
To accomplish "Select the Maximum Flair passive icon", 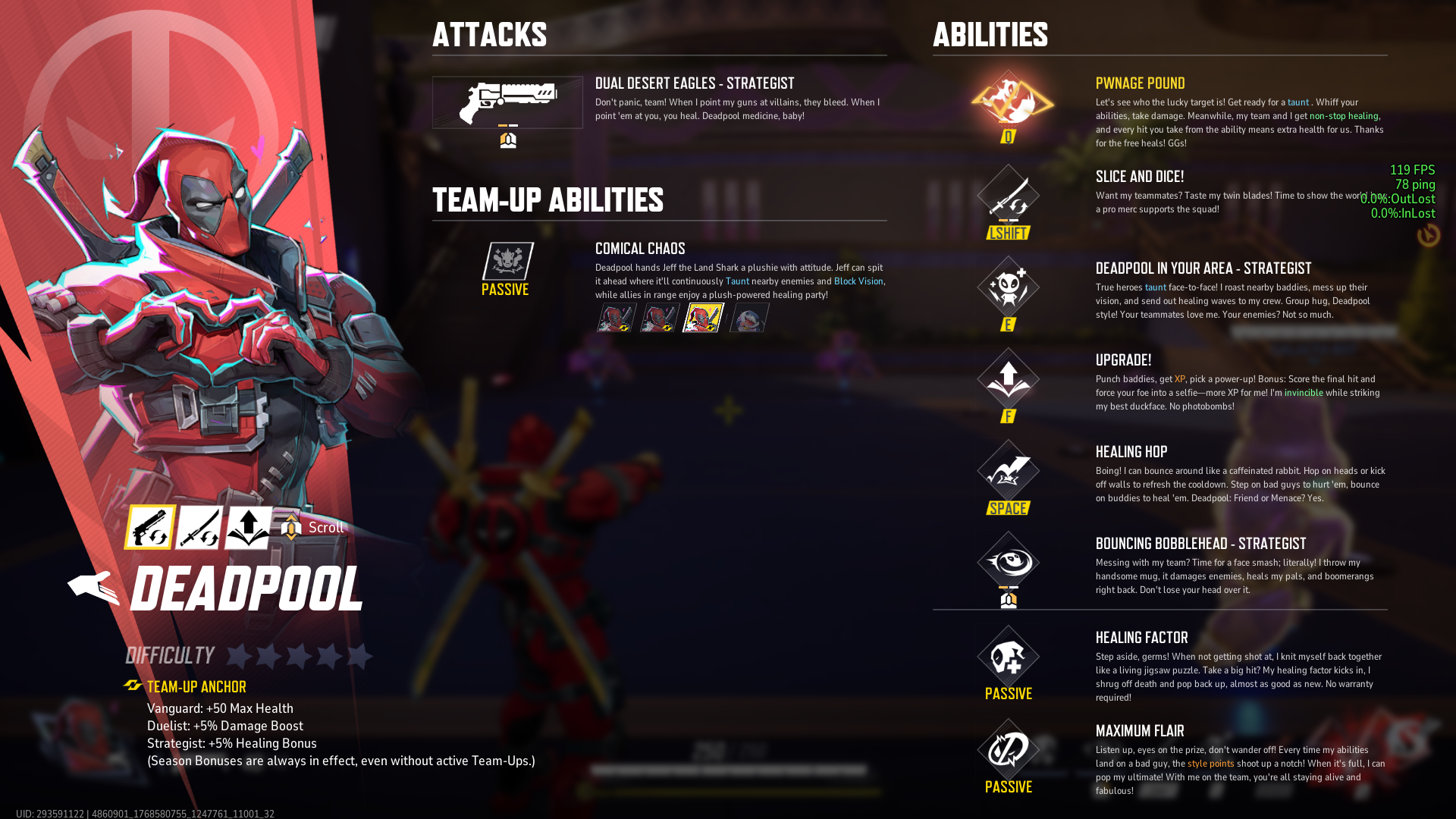I will tap(1008, 751).
